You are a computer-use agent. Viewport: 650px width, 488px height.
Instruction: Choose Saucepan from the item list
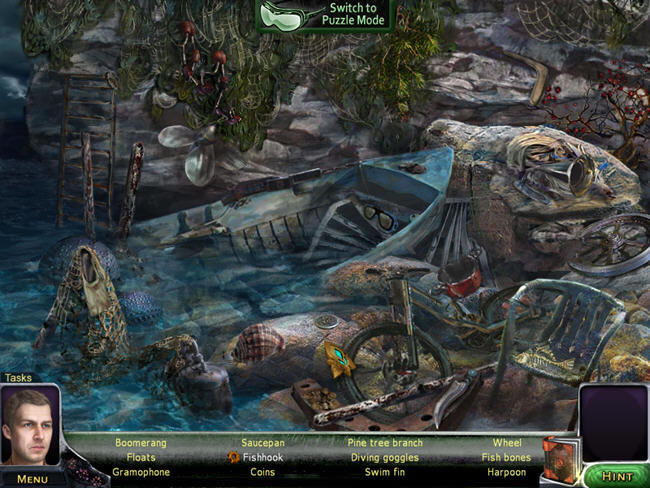point(263,442)
